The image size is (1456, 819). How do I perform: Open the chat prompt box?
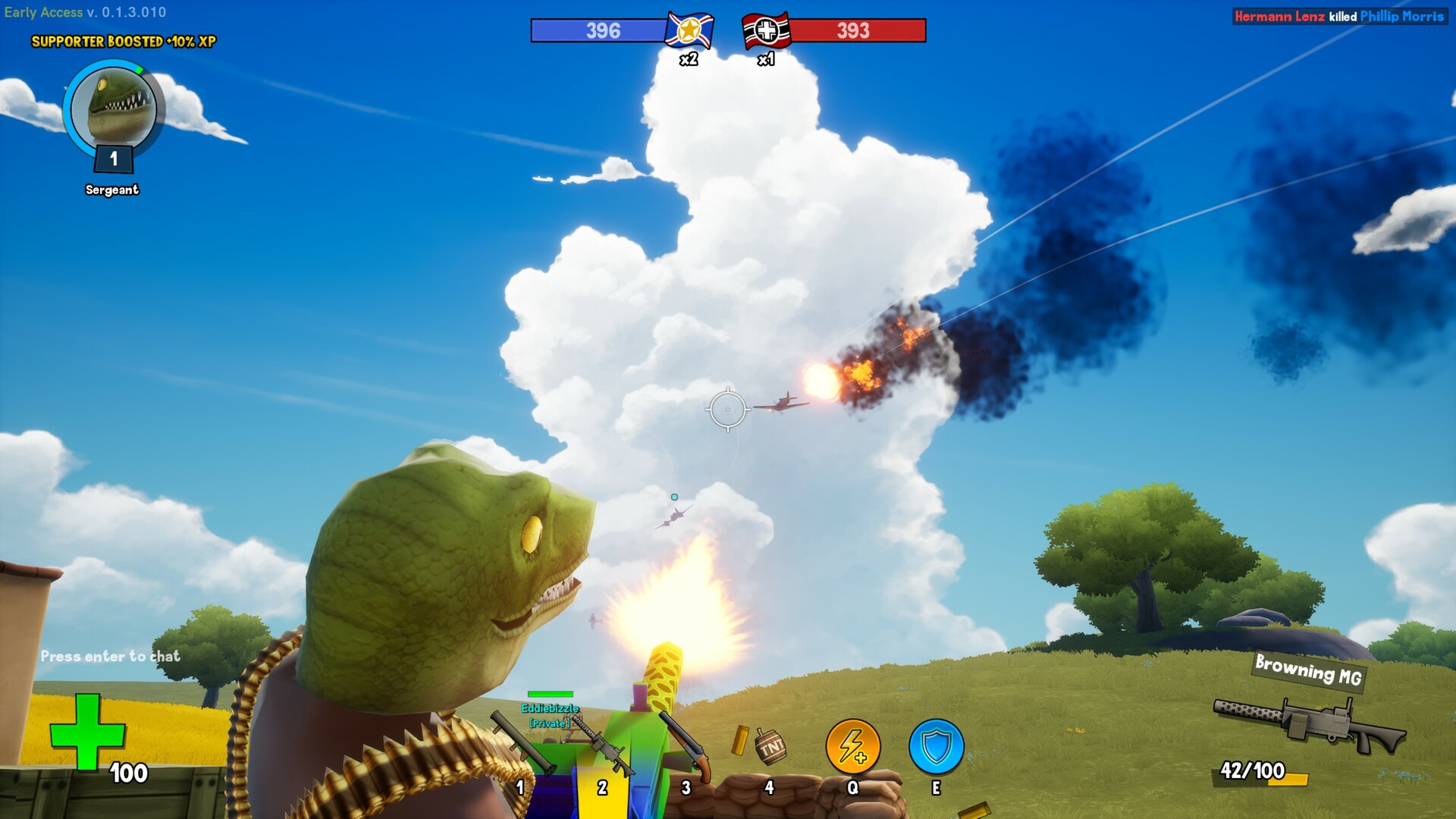pyautogui.click(x=111, y=656)
